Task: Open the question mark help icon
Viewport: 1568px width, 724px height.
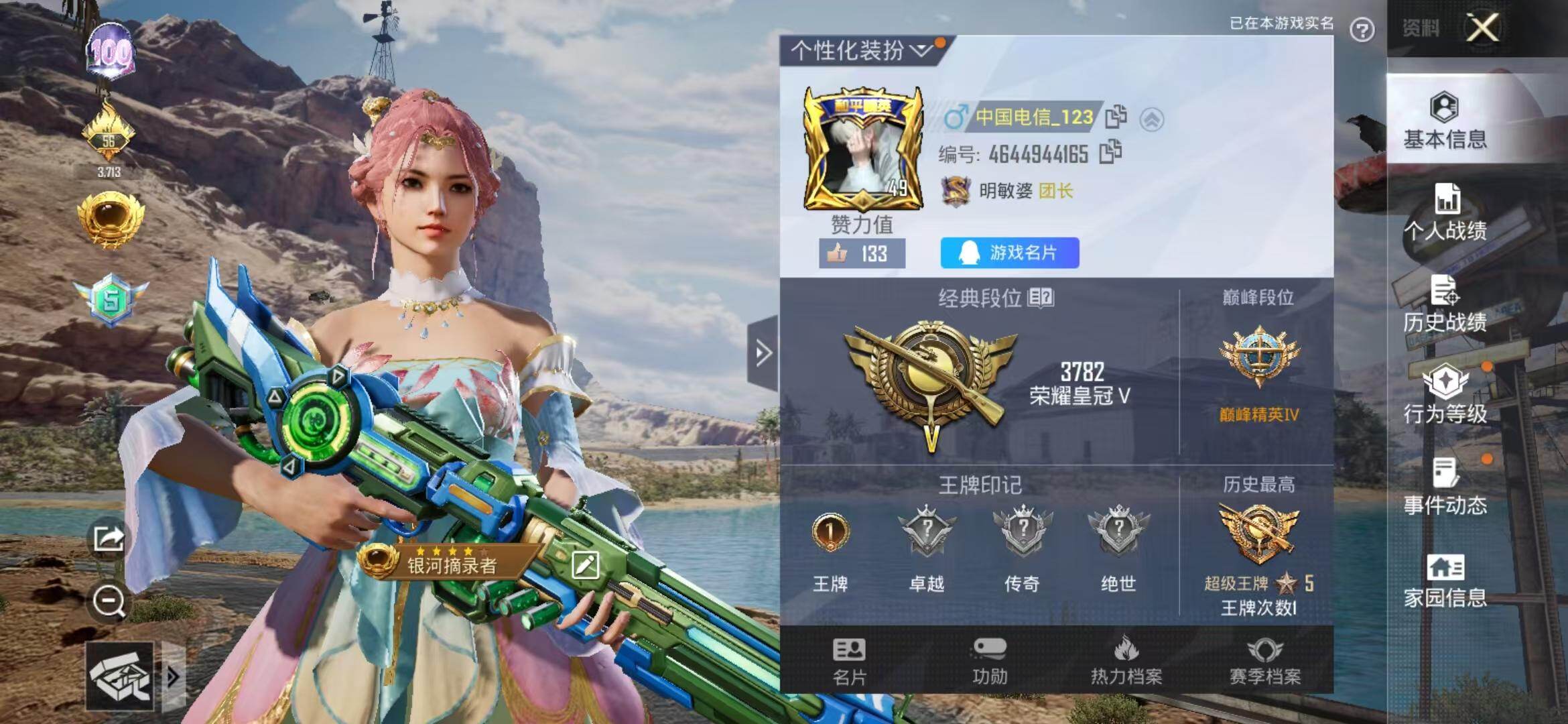Action: click(1362, 30)
